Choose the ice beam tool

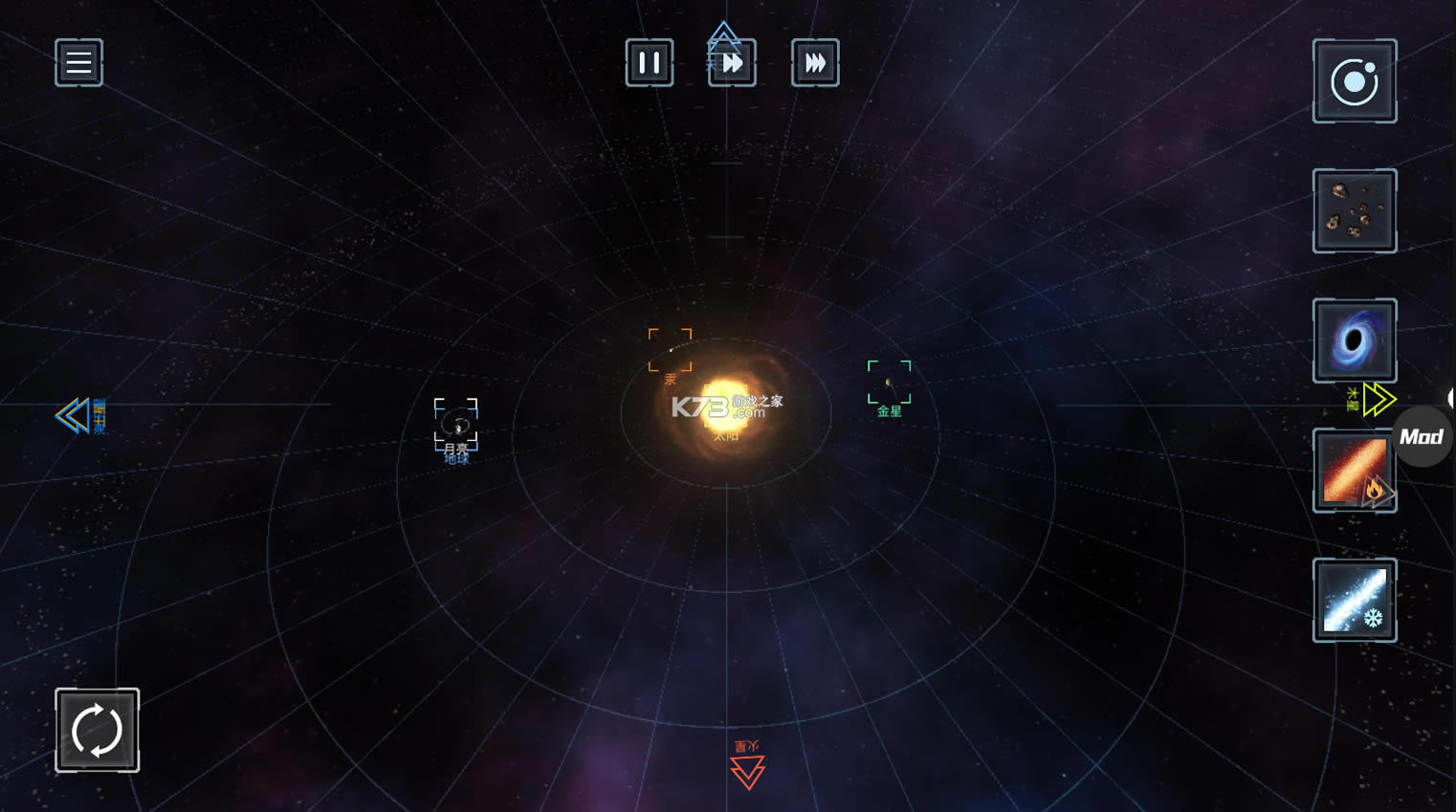click(1355, 601)
